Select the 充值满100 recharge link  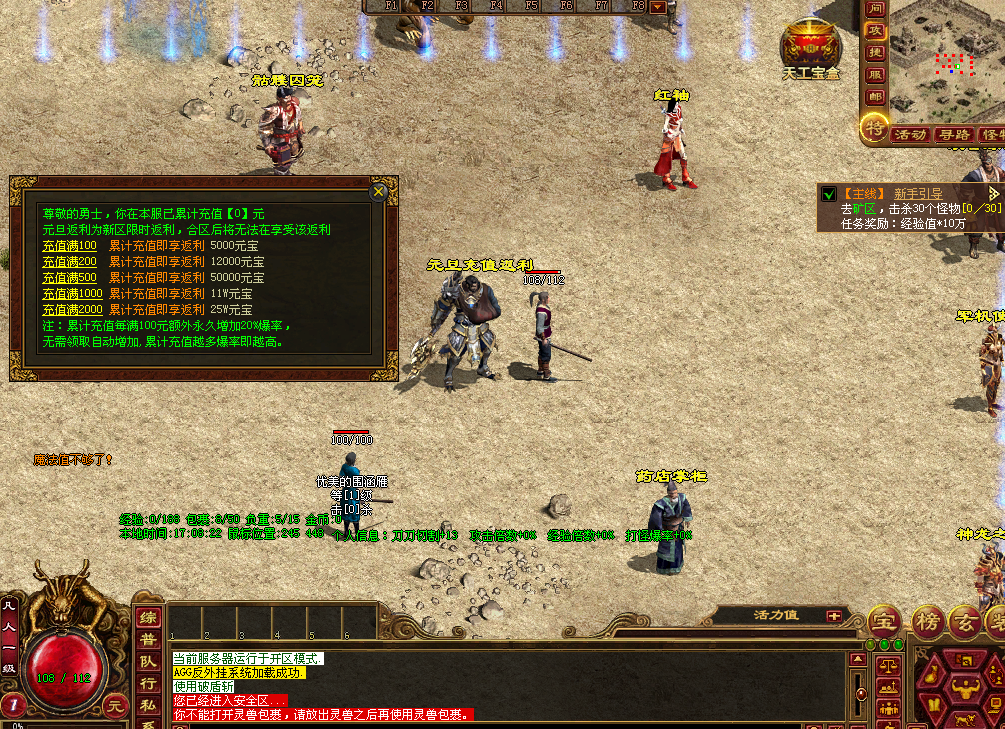click(69, 246)
